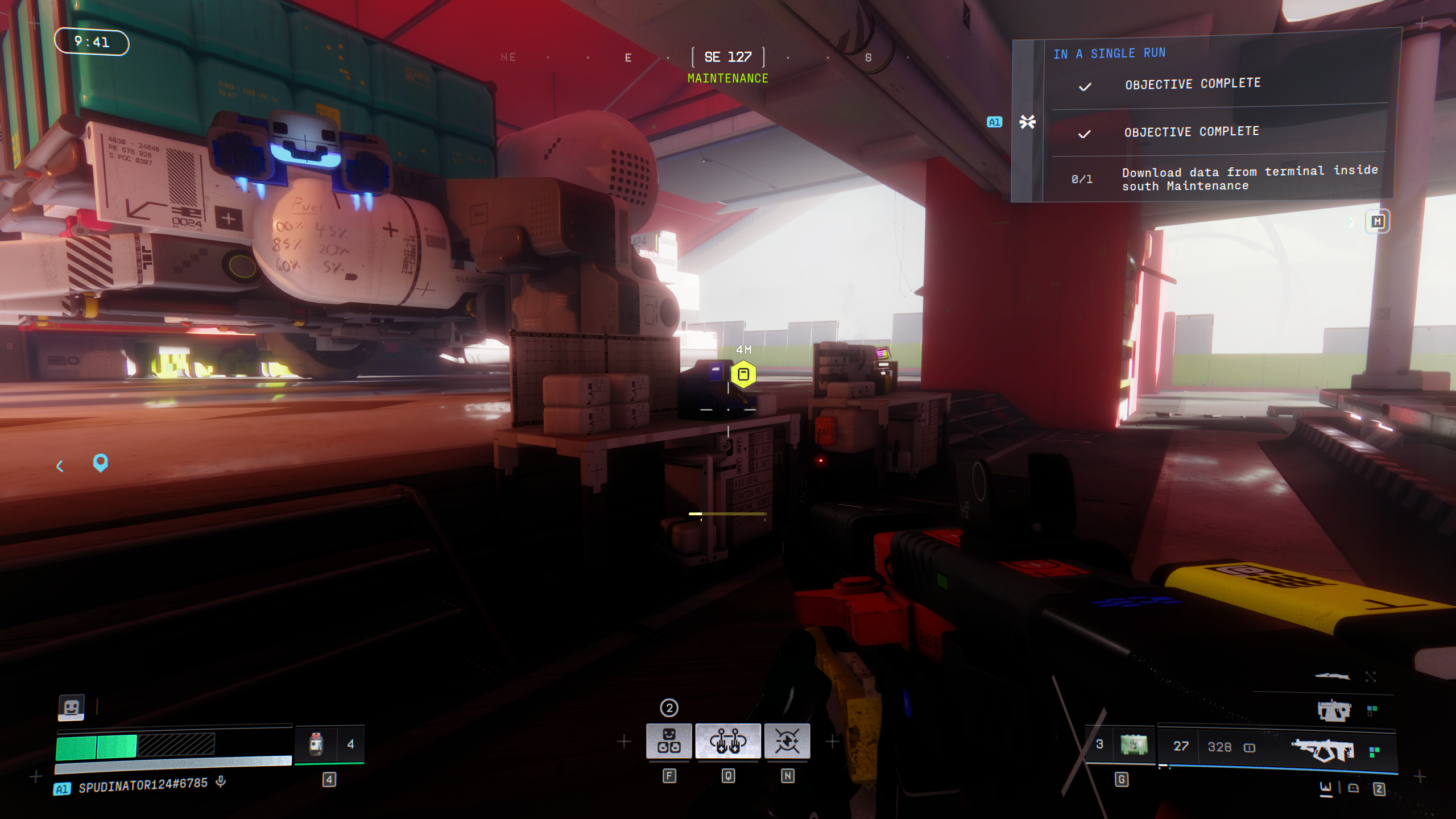
Task: Click the map location pin marker on the left
Action: click(x=101, y=464)
